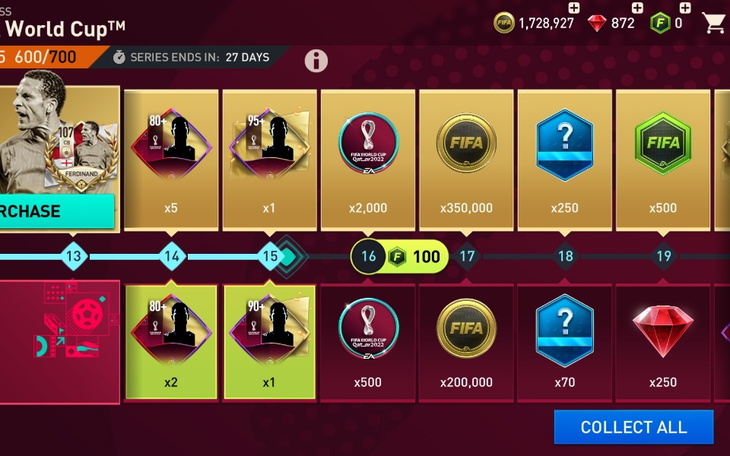The width and height of the screenshot is (730, 456).
Task: Add more FIFA coins with plus button
Action: point(573,7)
